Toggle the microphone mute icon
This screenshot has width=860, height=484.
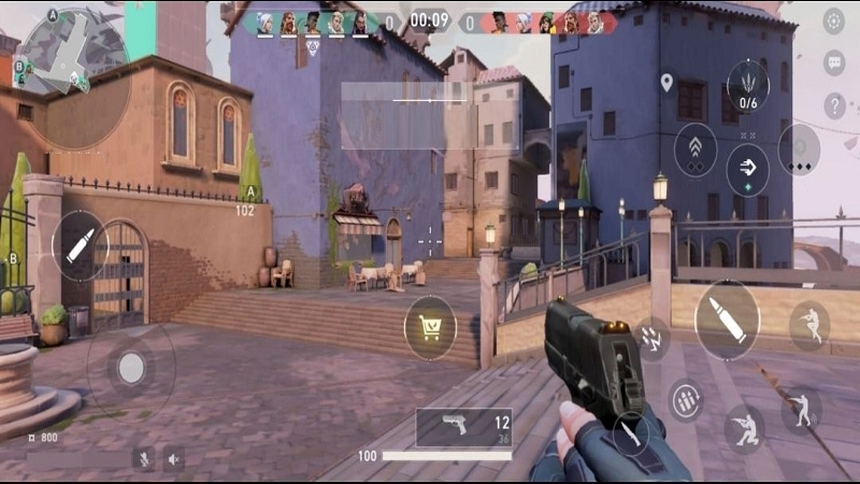tap(144, 459)
